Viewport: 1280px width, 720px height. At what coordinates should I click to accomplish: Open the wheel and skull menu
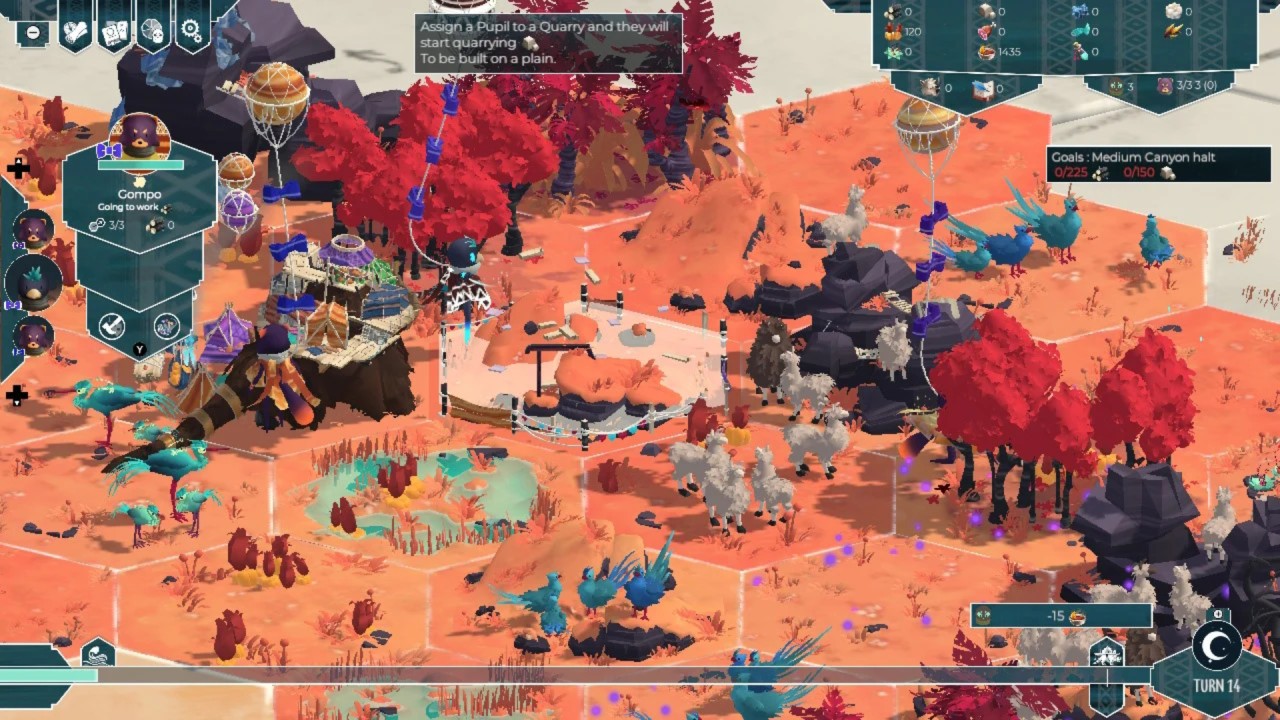click(152, 31)
